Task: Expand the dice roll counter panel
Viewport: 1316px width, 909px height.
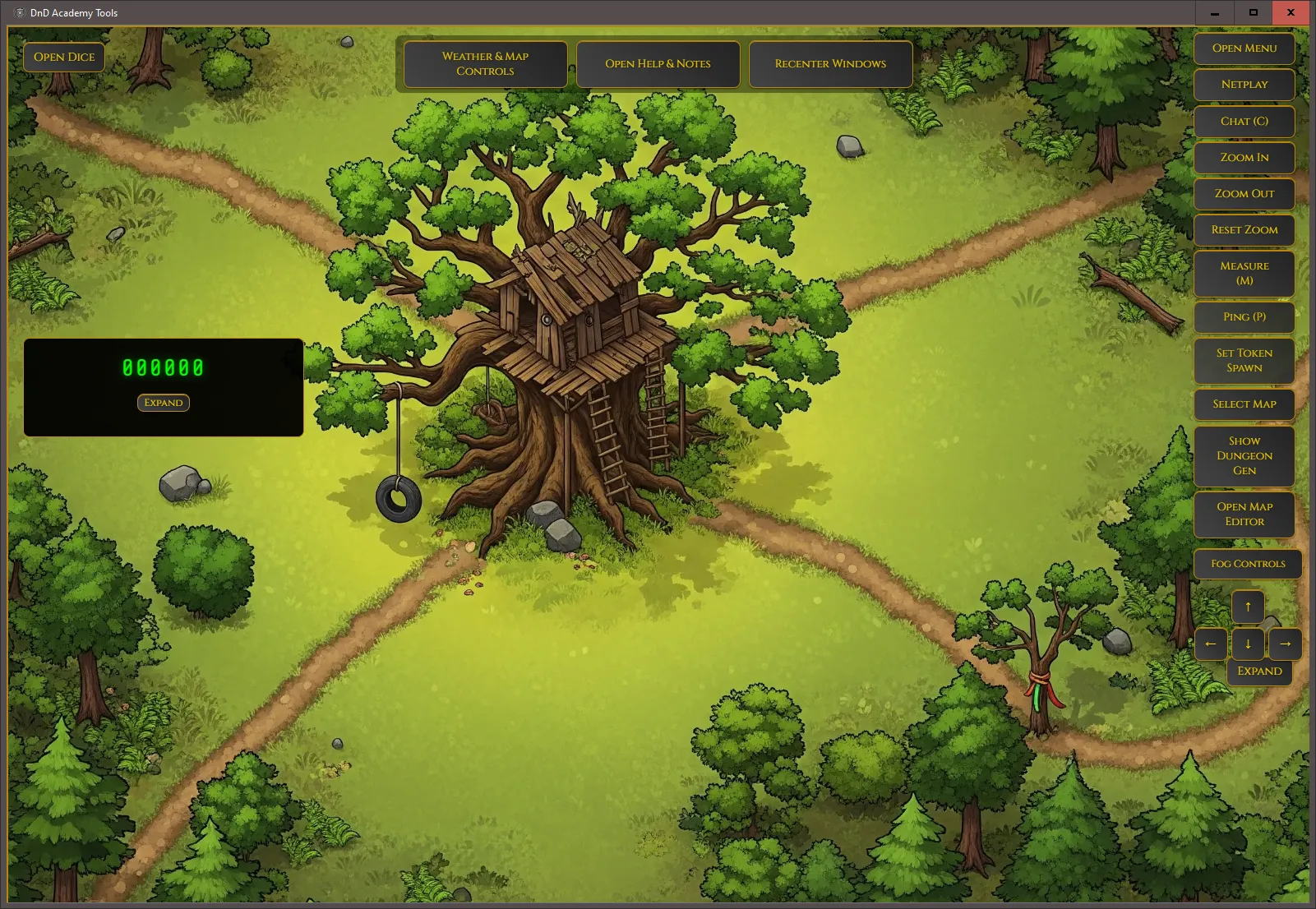Action: pyautogui.click(x=163, y=403)
